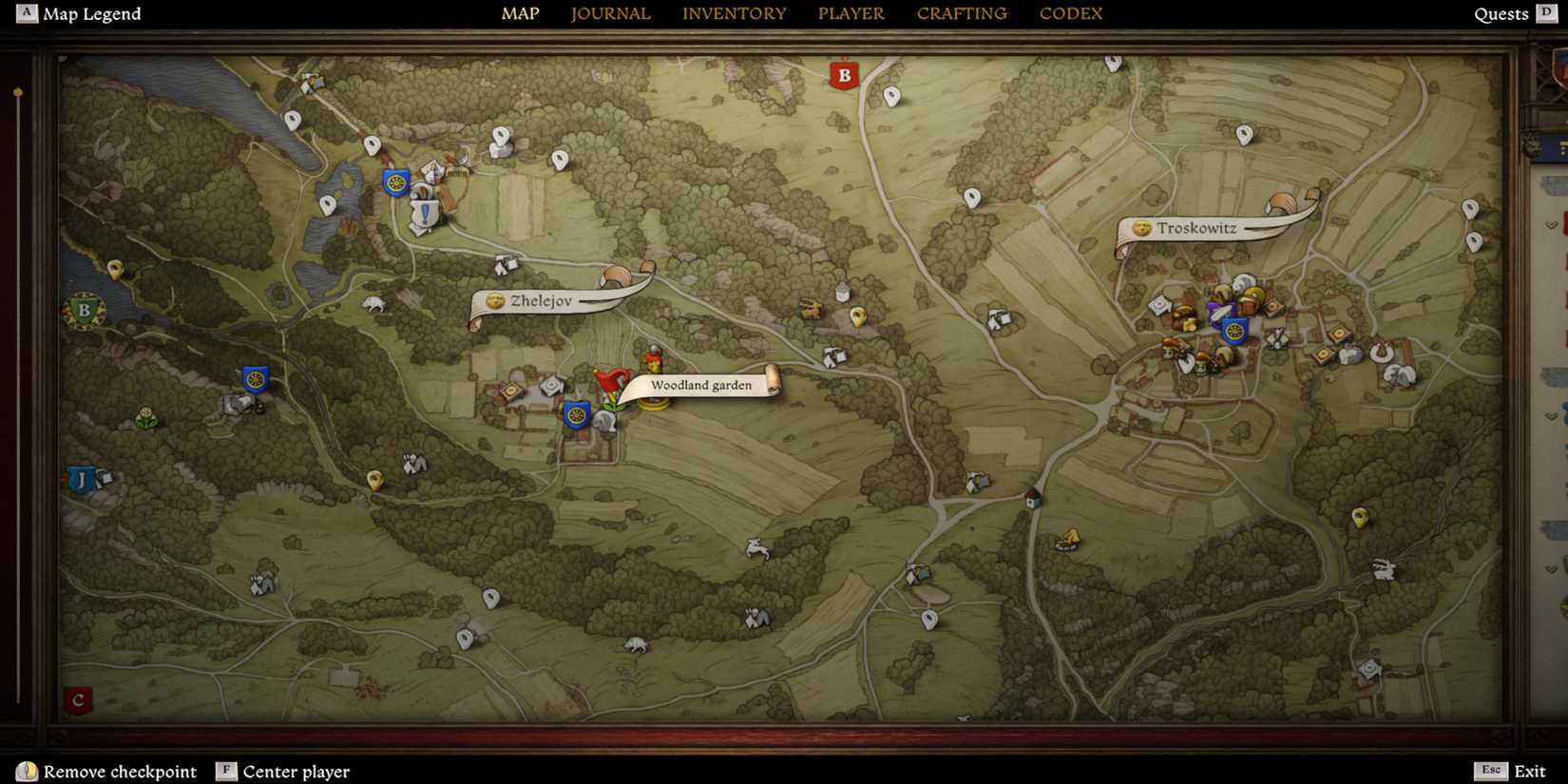Click the blue wheel crest shield in Troskowitz
Image resolution: width=1568 pixels, height=784 pixels.
(1233, 330)
